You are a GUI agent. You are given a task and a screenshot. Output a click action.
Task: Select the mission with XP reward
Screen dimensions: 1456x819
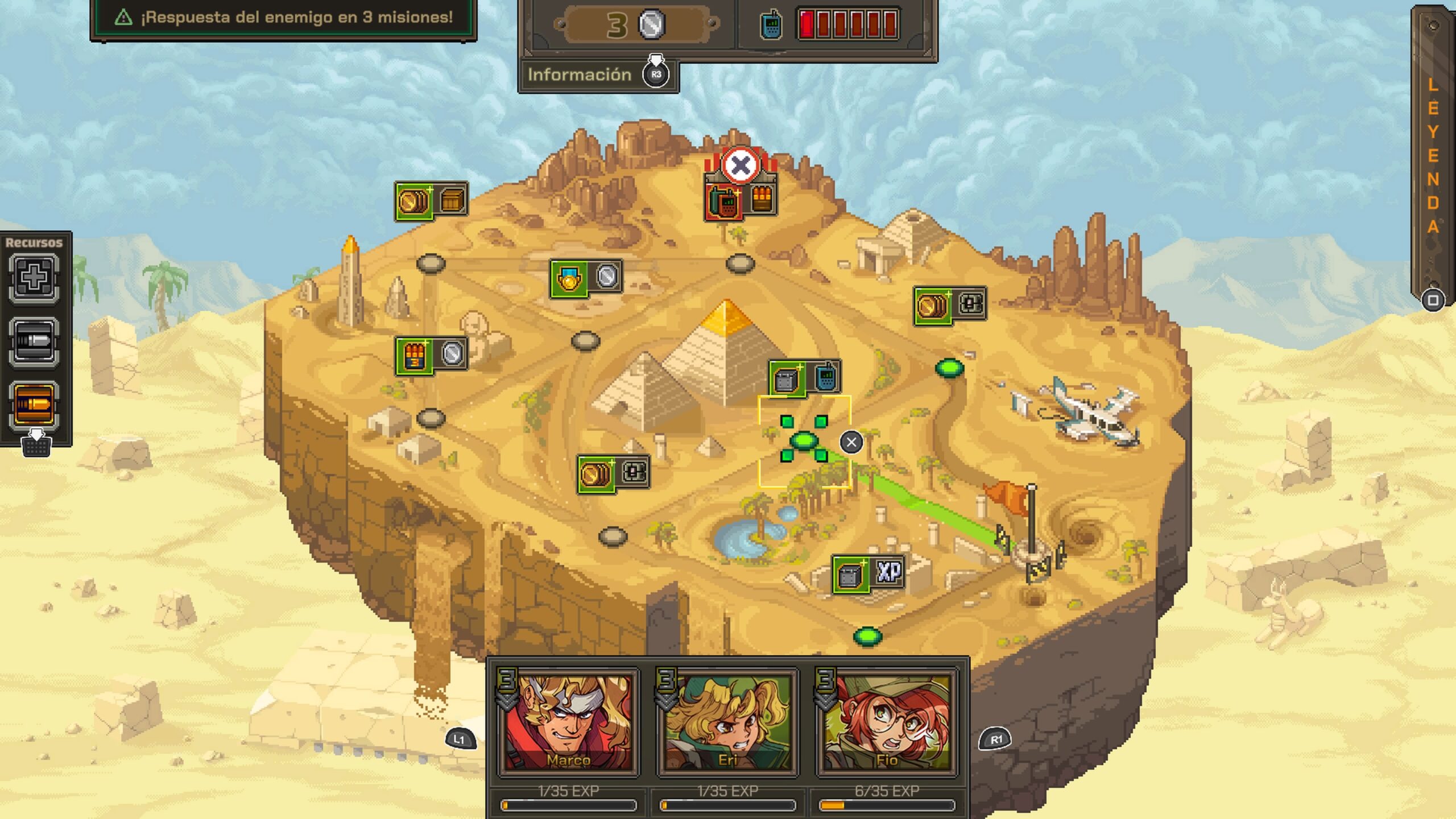pyautogui.click(x=868, y=574)
